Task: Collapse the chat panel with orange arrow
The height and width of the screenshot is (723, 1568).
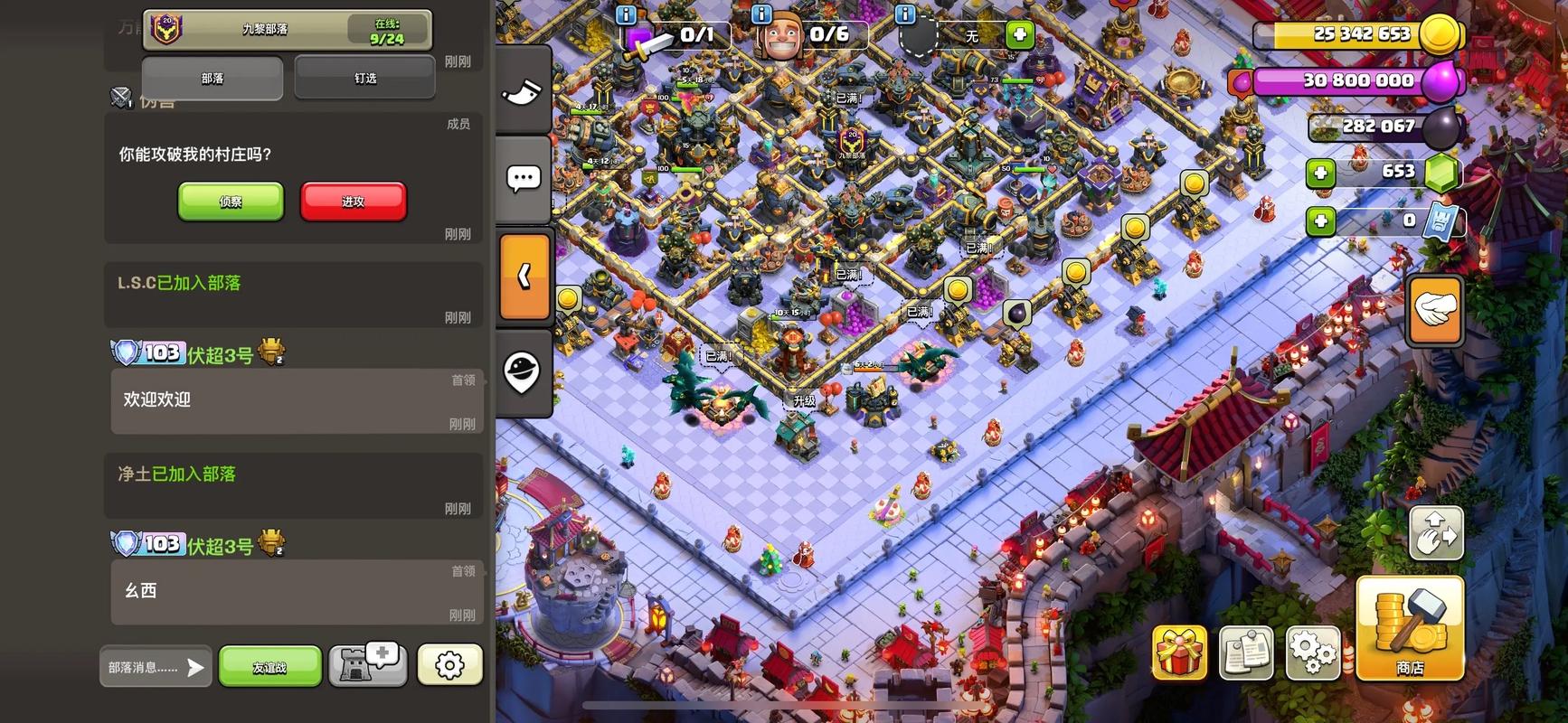Action: [x=524, y=277]
